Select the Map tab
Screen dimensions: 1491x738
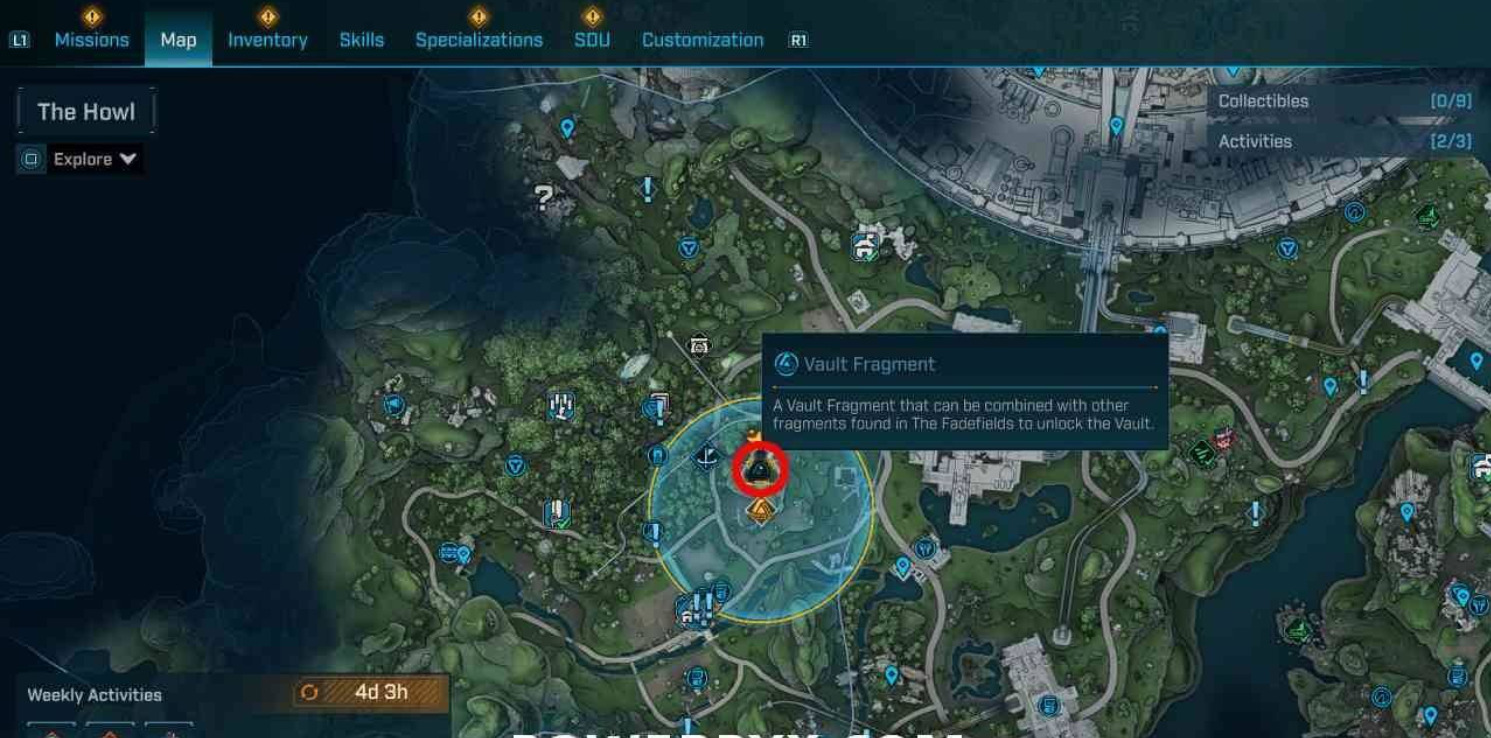point(178,40)
